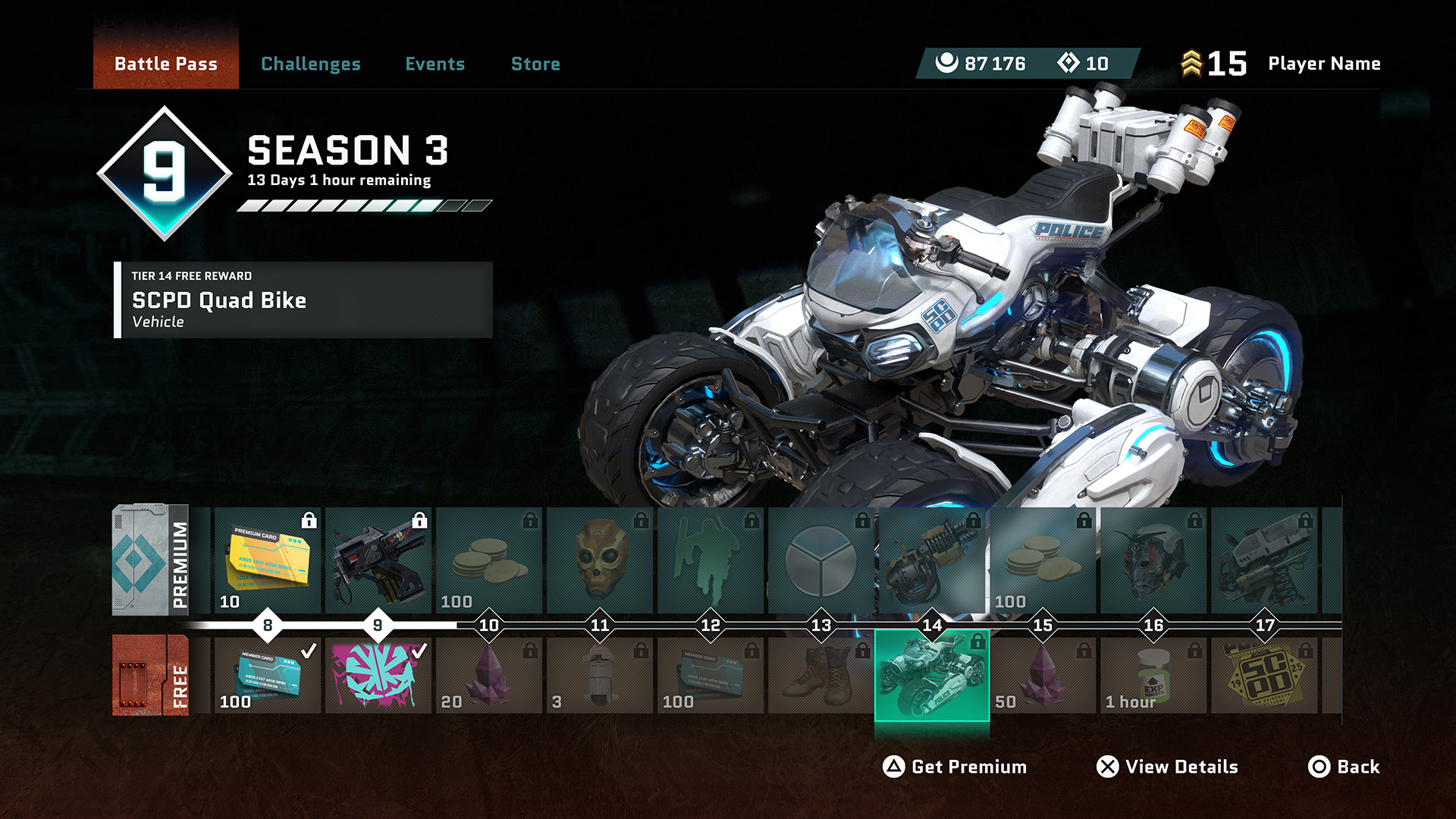Go to the Store tab

[x=535, y=64]
